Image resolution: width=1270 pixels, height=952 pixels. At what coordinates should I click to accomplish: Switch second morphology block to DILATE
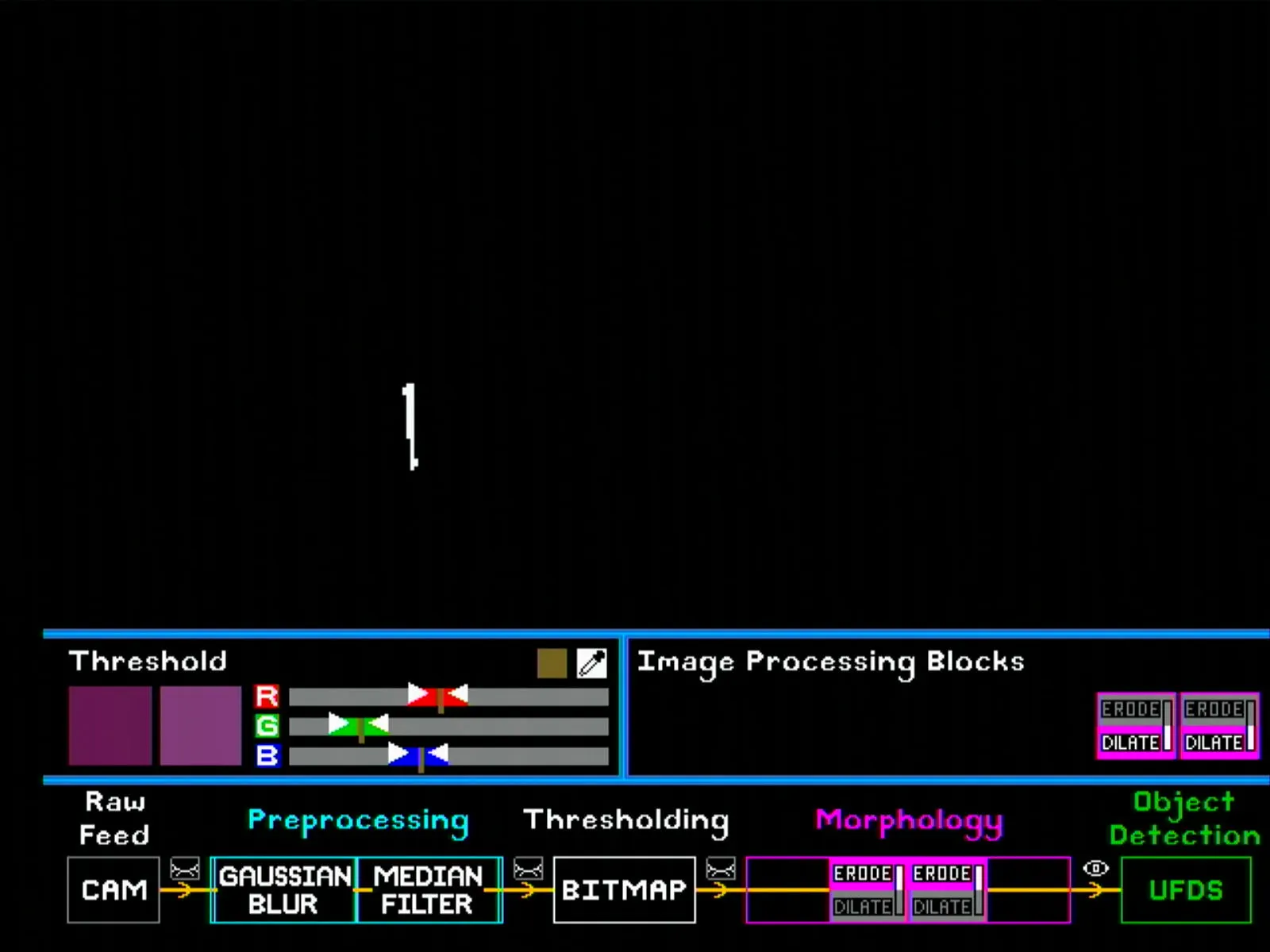(941, 906)
